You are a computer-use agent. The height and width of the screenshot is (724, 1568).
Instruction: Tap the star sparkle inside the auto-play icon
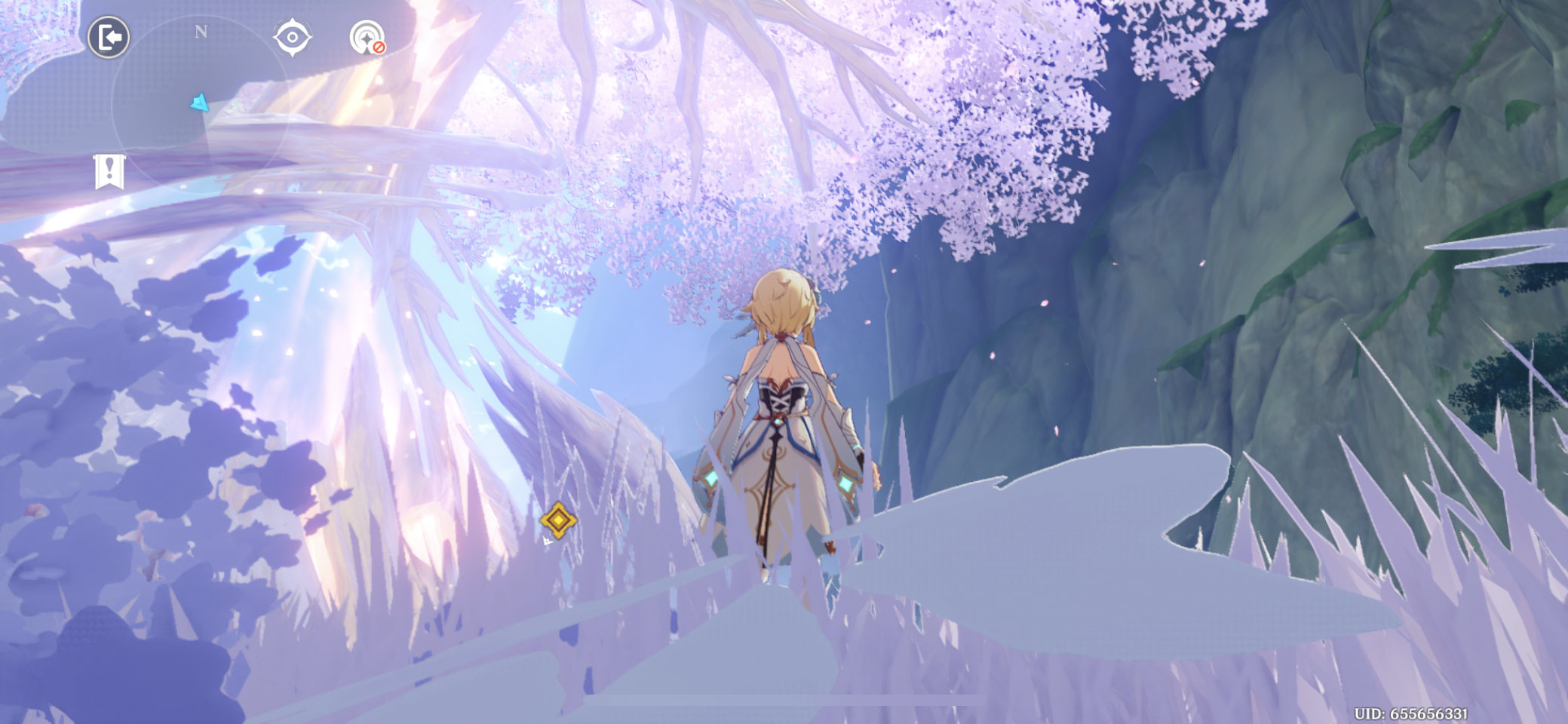pyautogui.click(x=366, y=38)
